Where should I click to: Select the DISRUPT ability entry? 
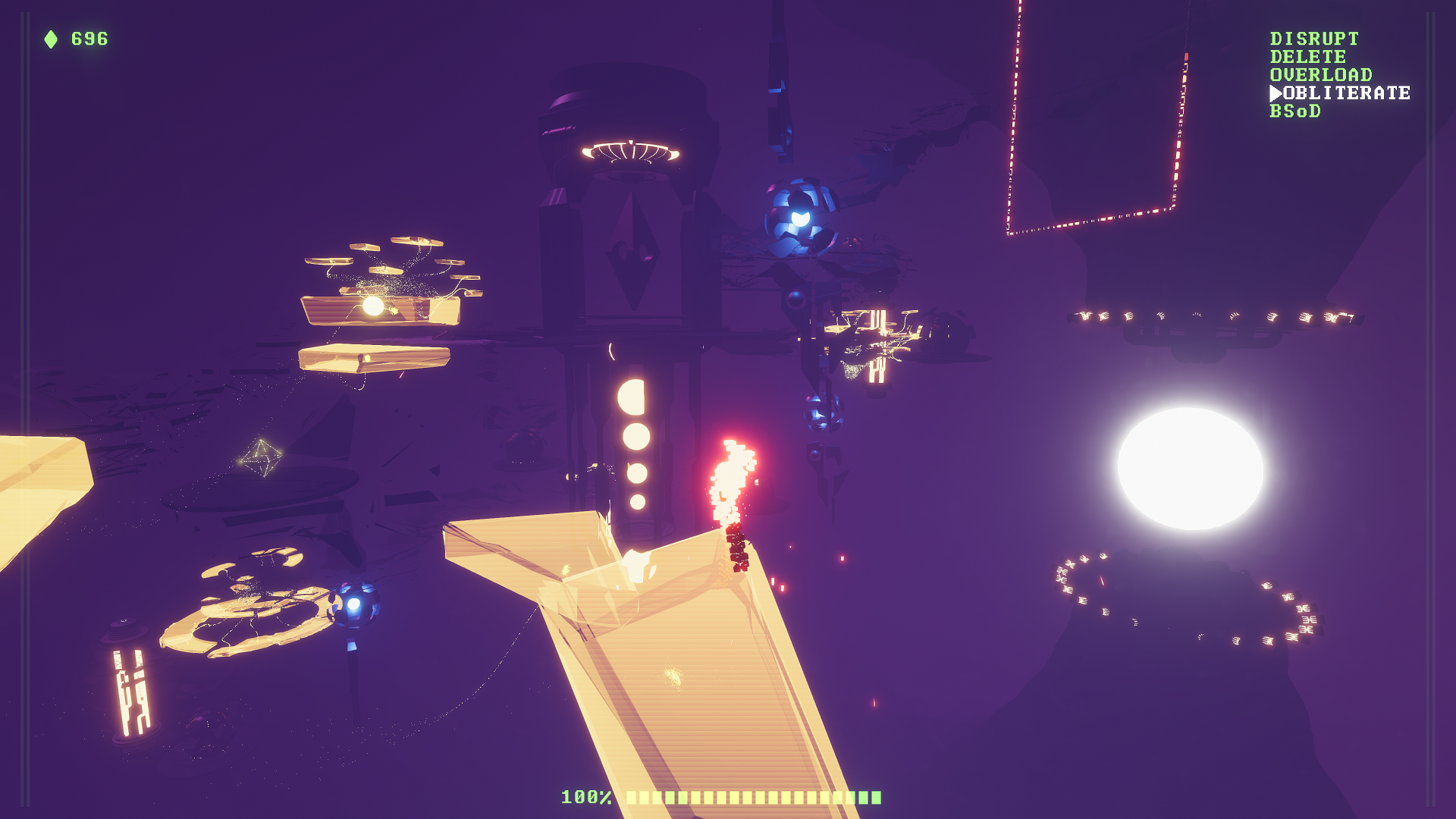(1314, 39)
